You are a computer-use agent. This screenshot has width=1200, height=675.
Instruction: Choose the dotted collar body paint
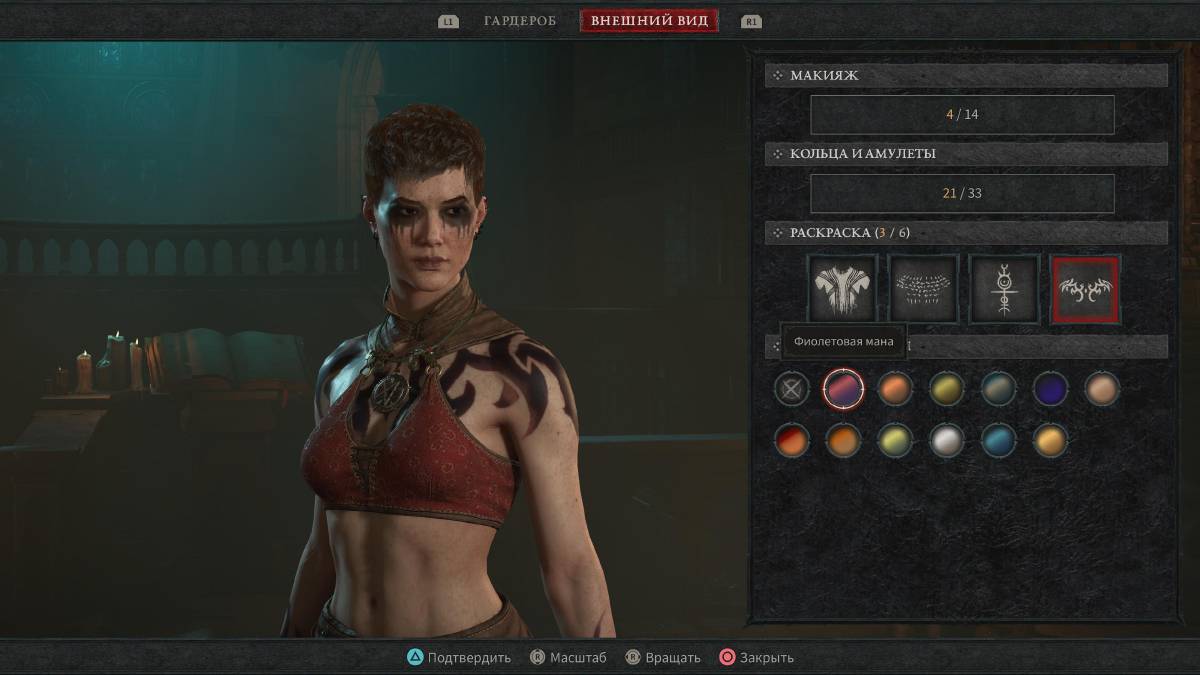coord(923,289)
